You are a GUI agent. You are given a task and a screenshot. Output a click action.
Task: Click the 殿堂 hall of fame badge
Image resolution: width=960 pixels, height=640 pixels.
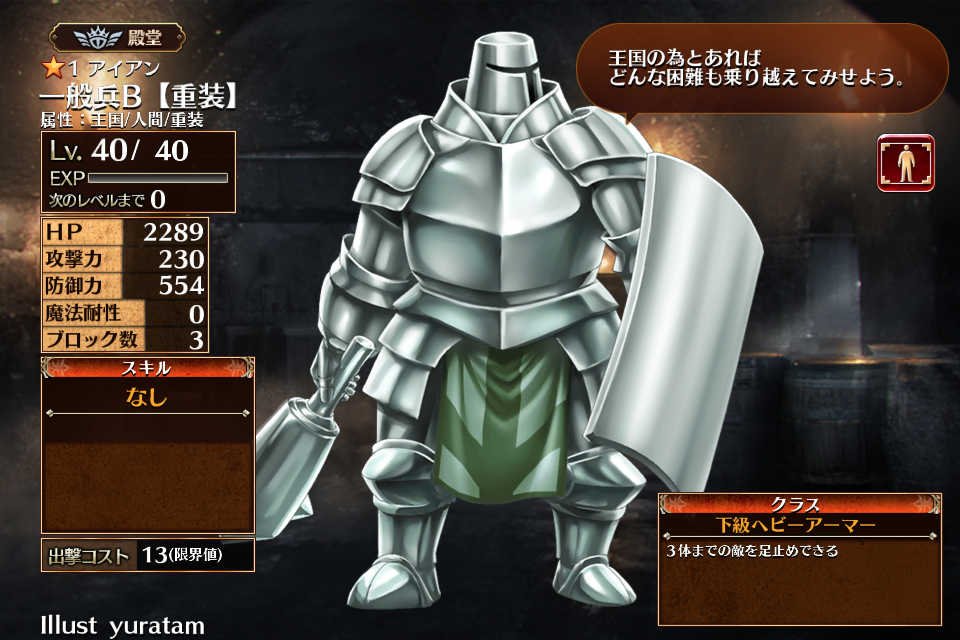coord(116,38)
